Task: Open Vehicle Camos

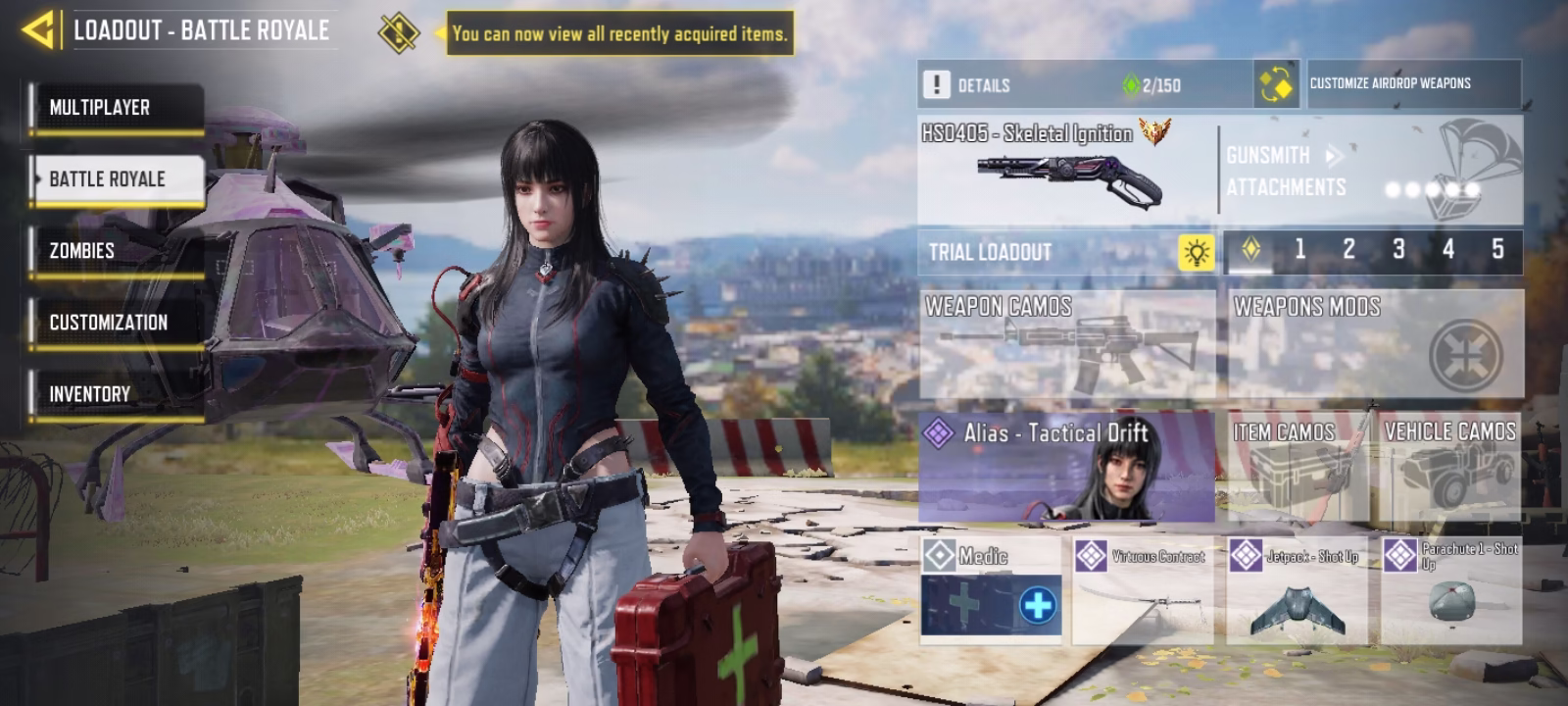Action: (1450, 467)
